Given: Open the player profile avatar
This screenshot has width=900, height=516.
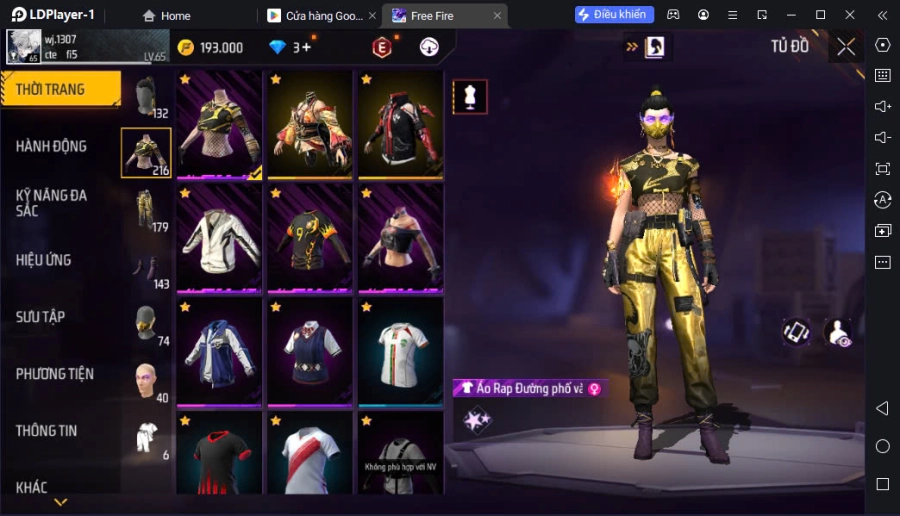Looking at the screenshot, I should [x=22, y=47].
